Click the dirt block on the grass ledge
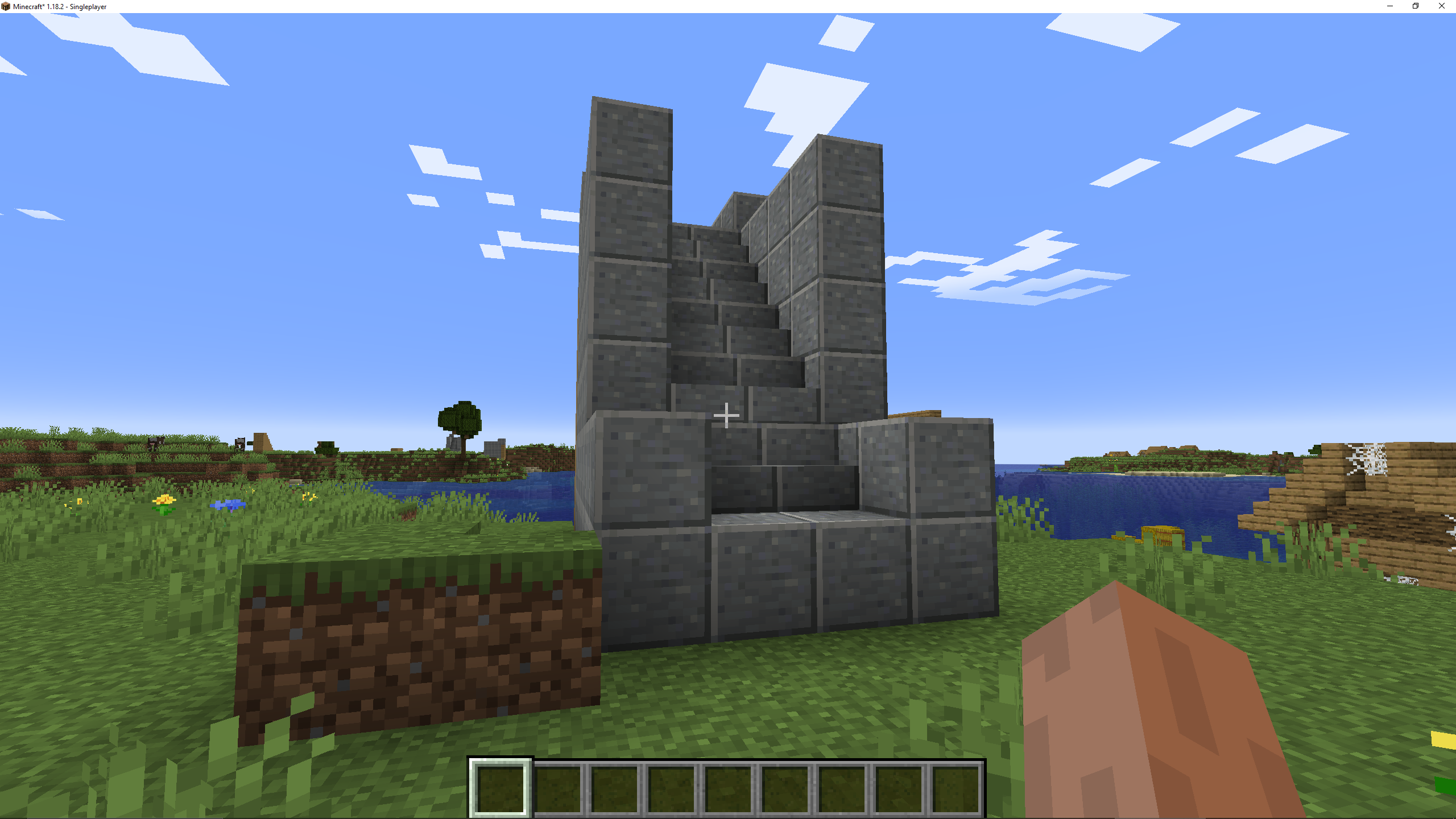1456x819 pixels. tap(421, 643)
